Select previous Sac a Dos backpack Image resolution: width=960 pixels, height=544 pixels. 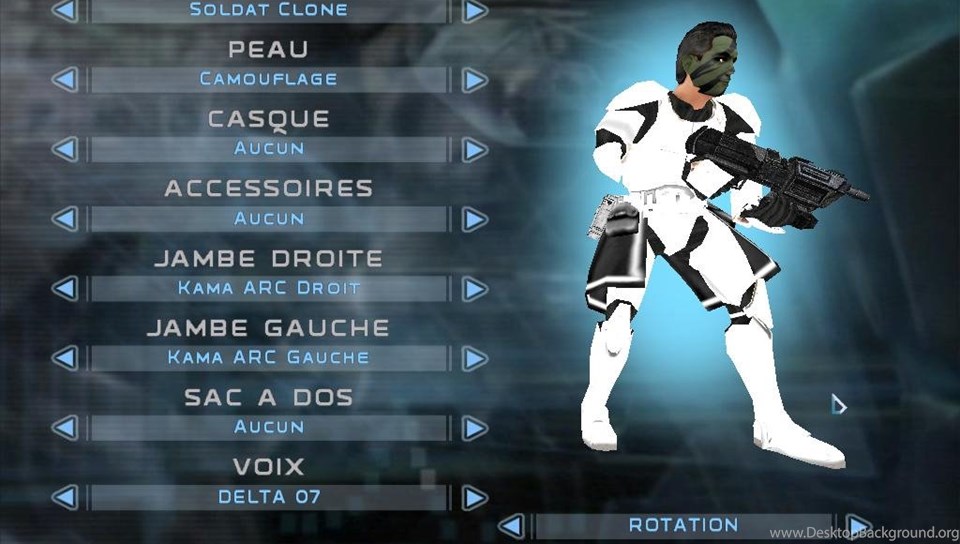pyautogui.click(x=64, y=428)
